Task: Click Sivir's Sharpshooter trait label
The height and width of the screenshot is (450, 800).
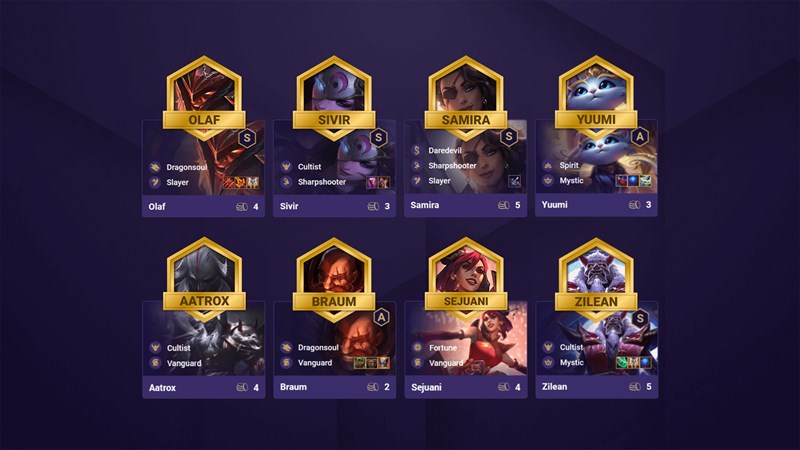Action: (x=323, y=182)
